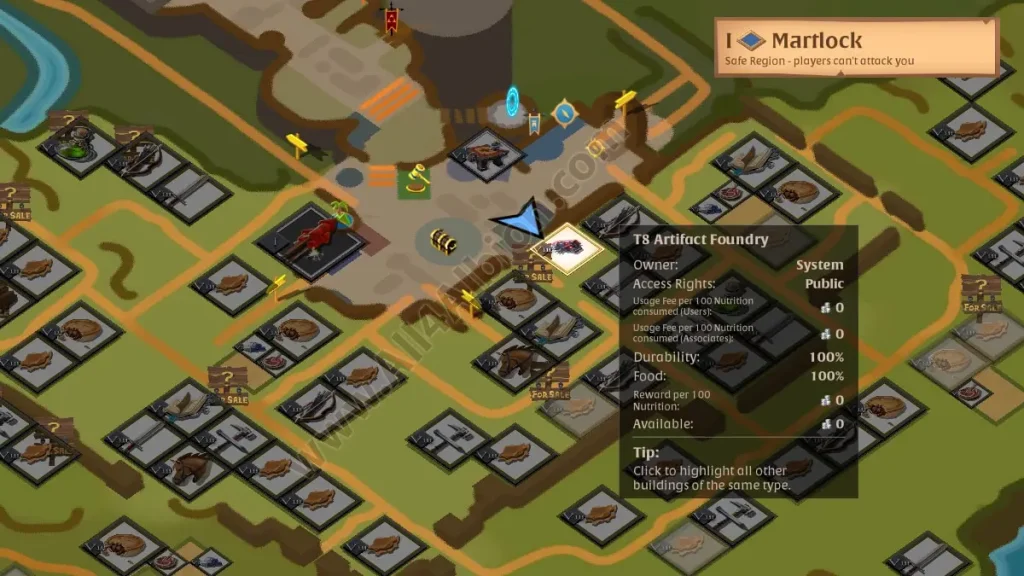Click the blue compass star marker
The width and height of the screenshot is (1024, 576).
click(565, 113)
